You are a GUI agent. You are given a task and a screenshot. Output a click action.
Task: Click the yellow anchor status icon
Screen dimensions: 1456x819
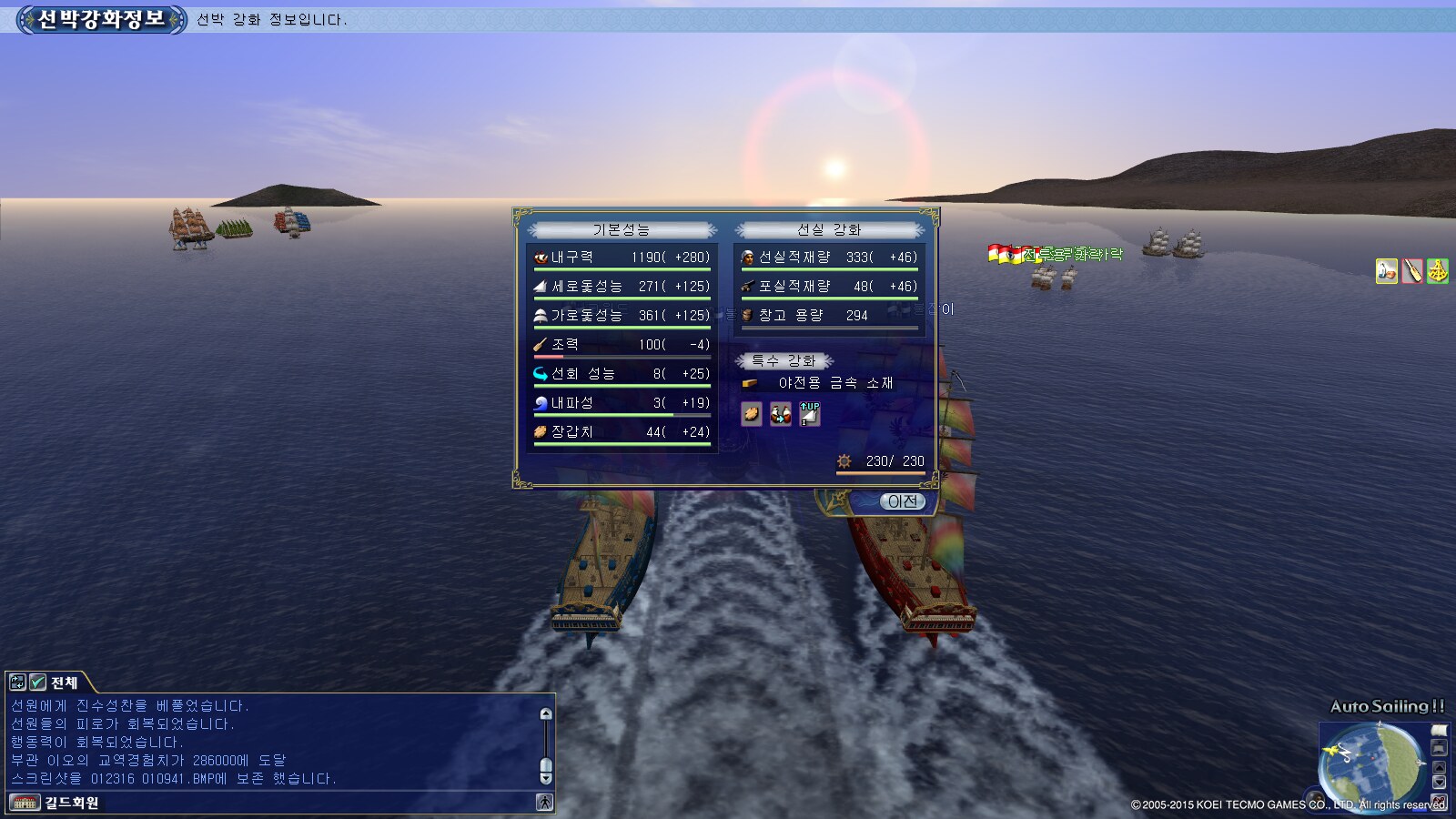point(1438,271)
